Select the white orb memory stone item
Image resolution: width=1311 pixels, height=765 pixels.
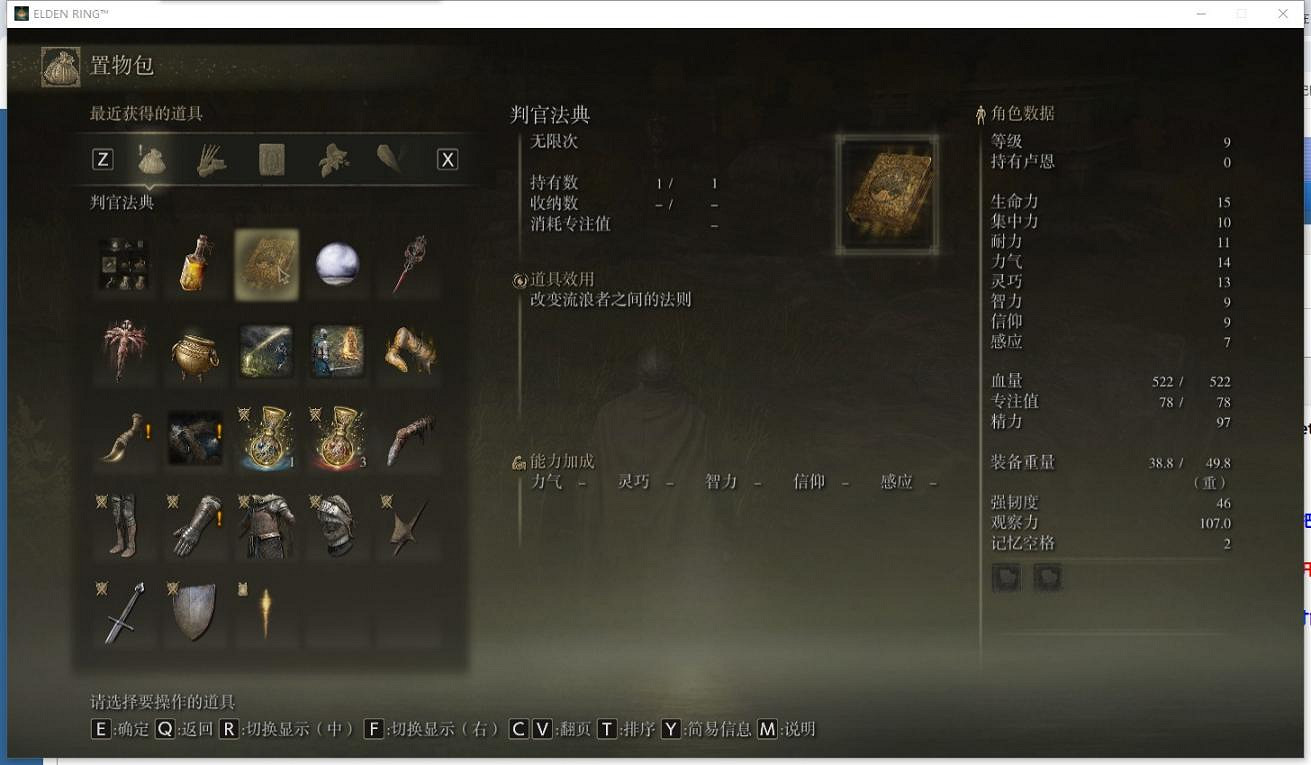click(x=338, y=263)
